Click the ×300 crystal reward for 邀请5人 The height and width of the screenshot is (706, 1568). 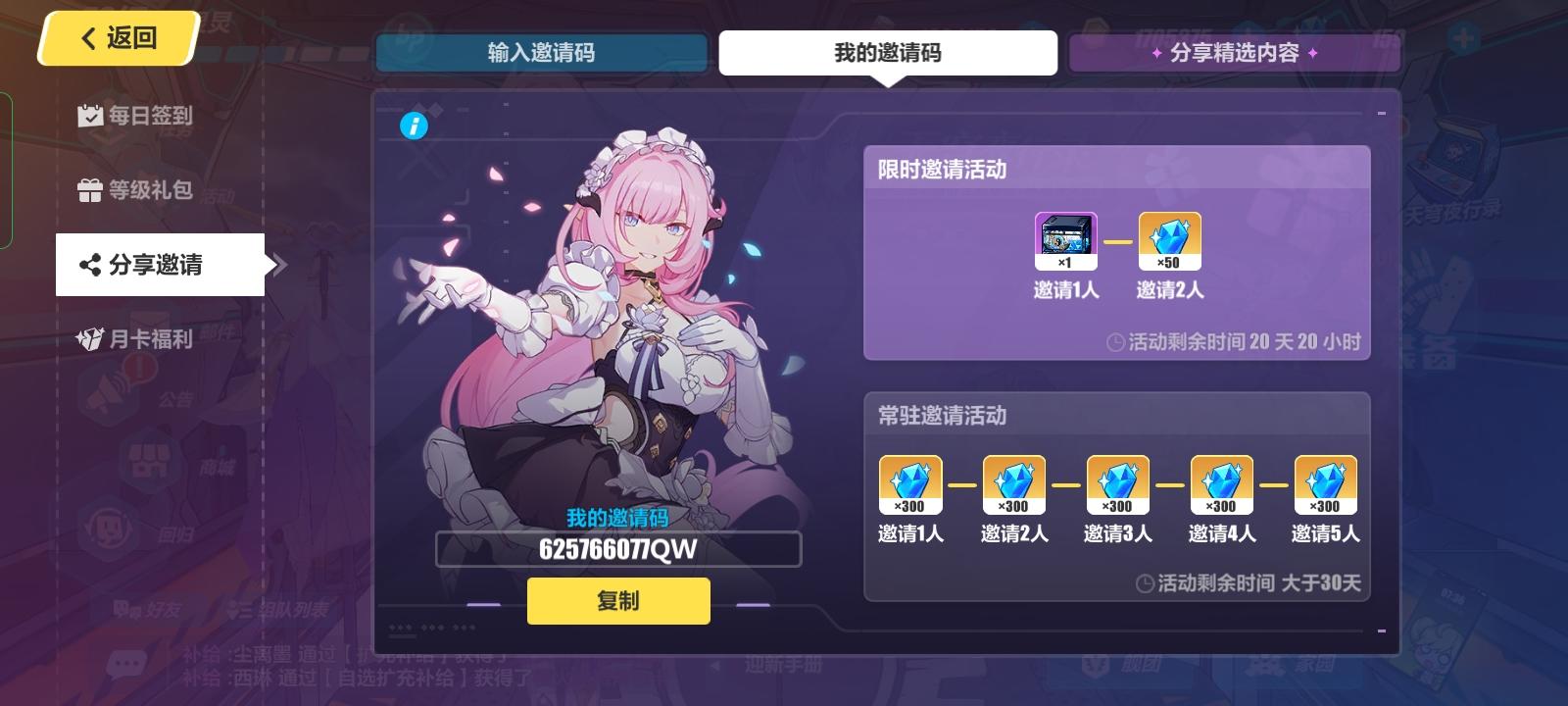pyautogui.click(x=1325, y=483)
